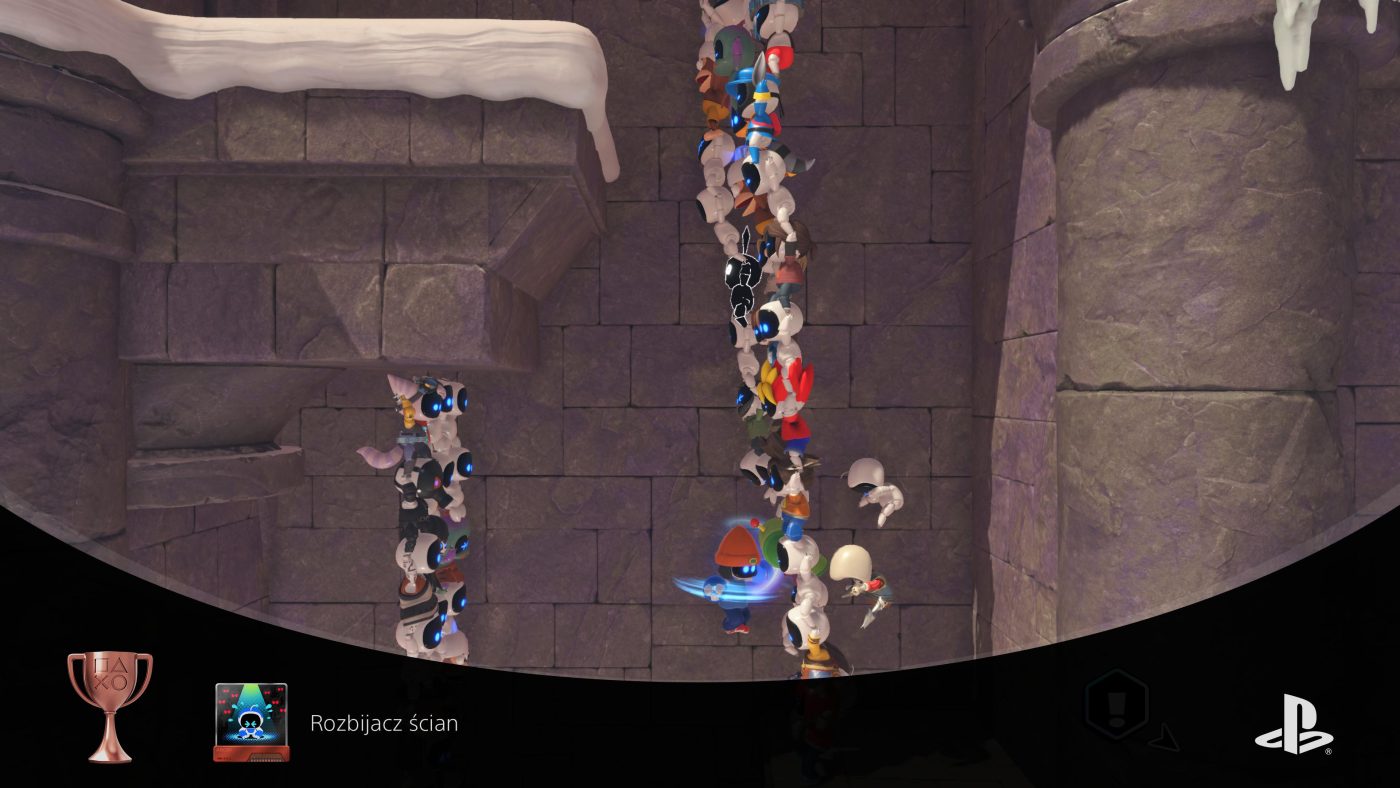The image size is (1400, 788).
Task: Click the bronze trophy cup icon
Action: tap(110, 705)
